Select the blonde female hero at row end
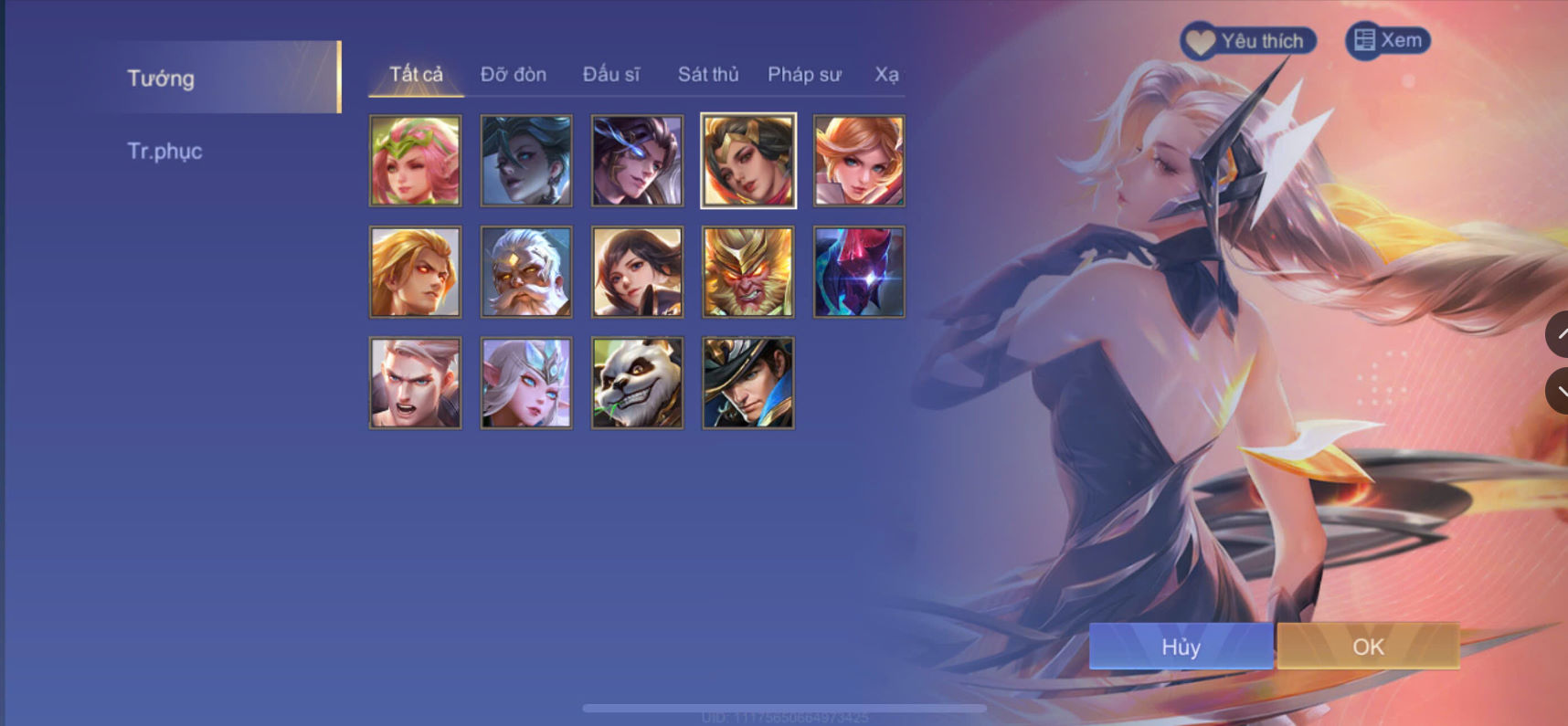Screen dimensions: 1568x726 click(x=857, y=161)
